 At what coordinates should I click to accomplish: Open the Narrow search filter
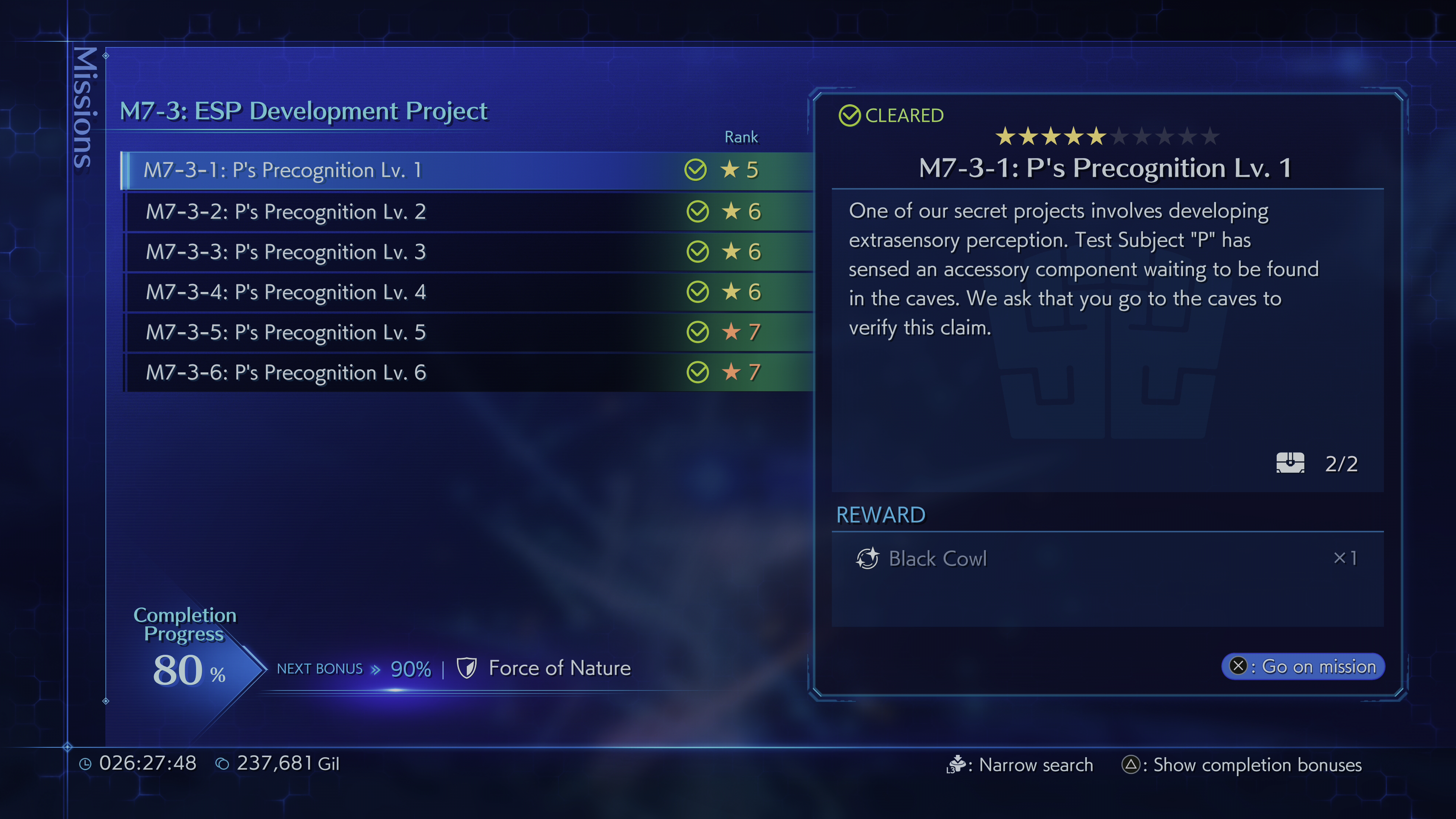coord(1020,765)
